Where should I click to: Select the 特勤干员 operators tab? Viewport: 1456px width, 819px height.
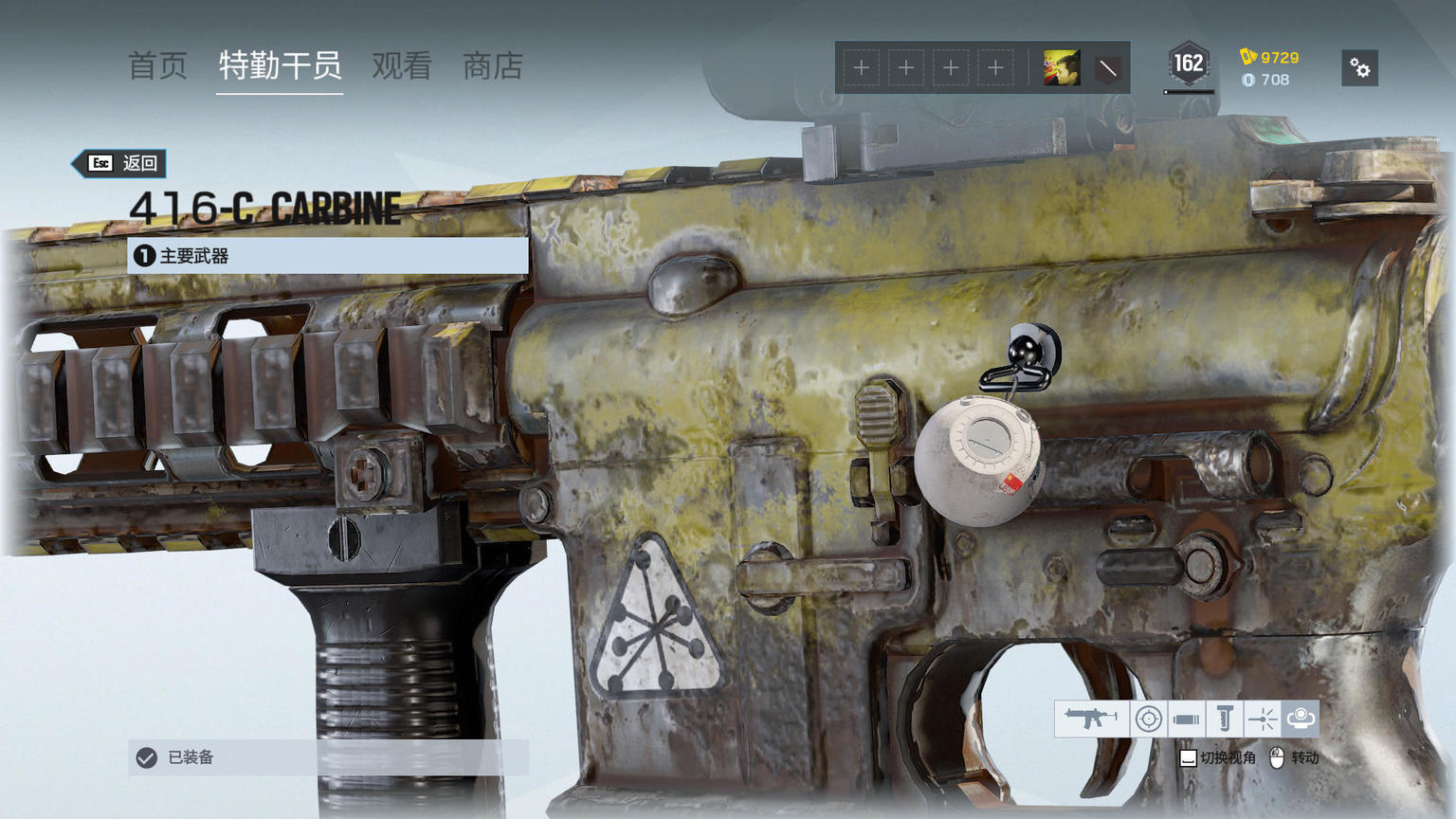pyautogui.click(x=280, y=66)
